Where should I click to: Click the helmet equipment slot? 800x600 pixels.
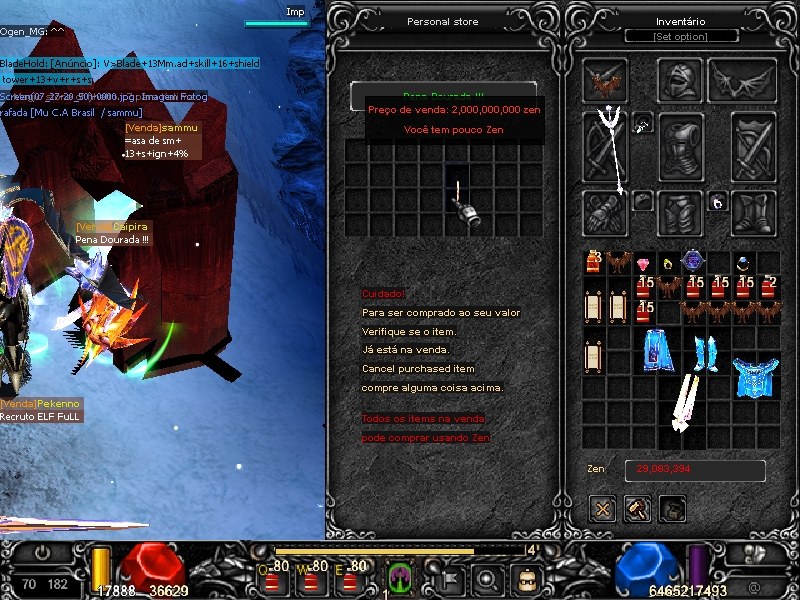(680, 81)
